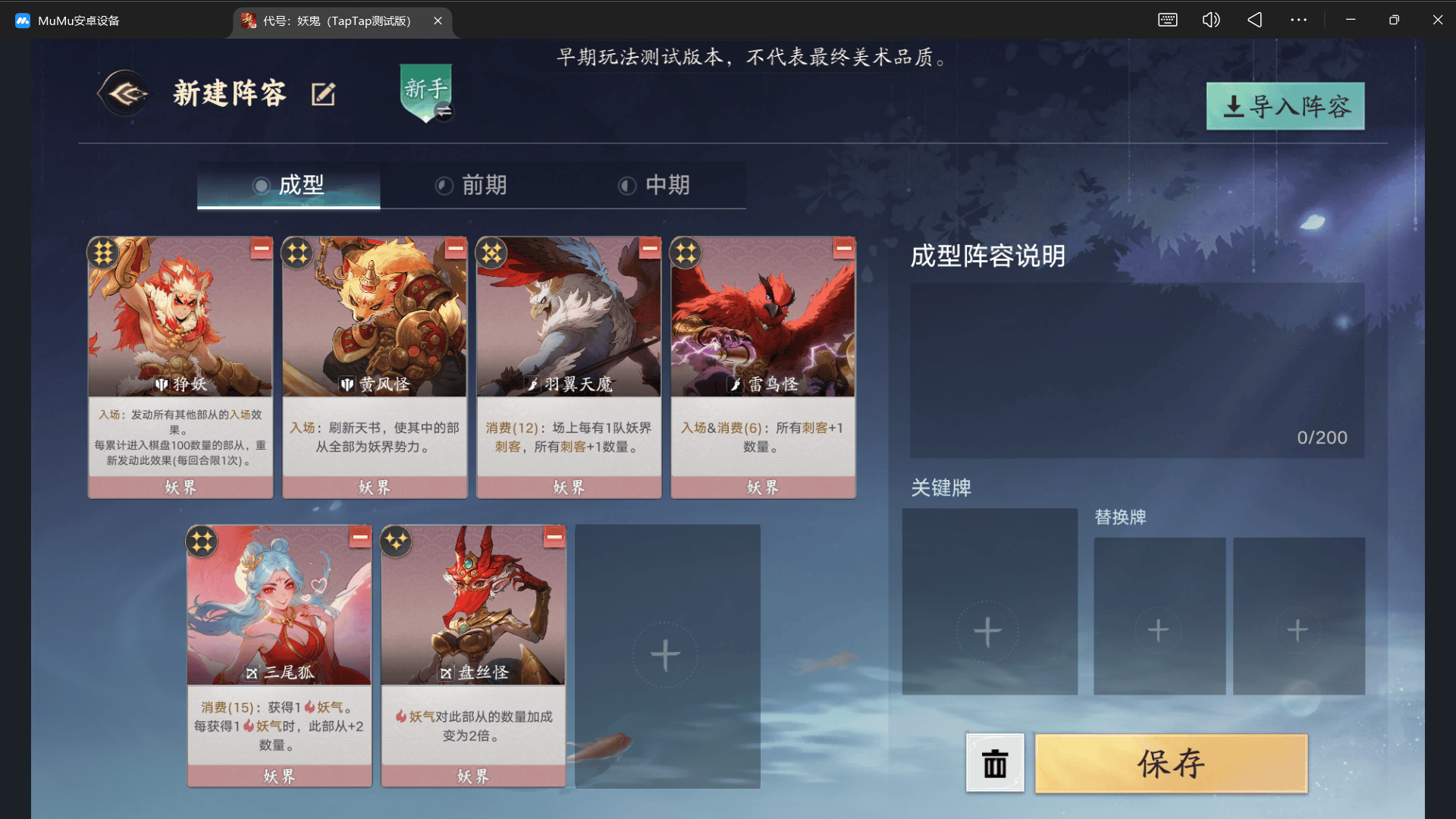Click the trash icon to delete the lineup
1456x819 pixels.
coord(994,763)
